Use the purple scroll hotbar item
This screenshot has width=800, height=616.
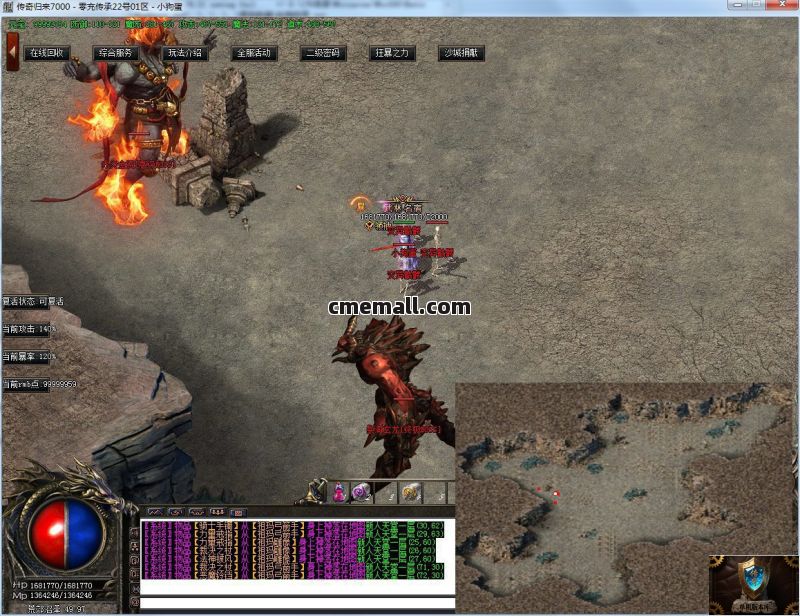pyautogui.click(x=362, y=492)
